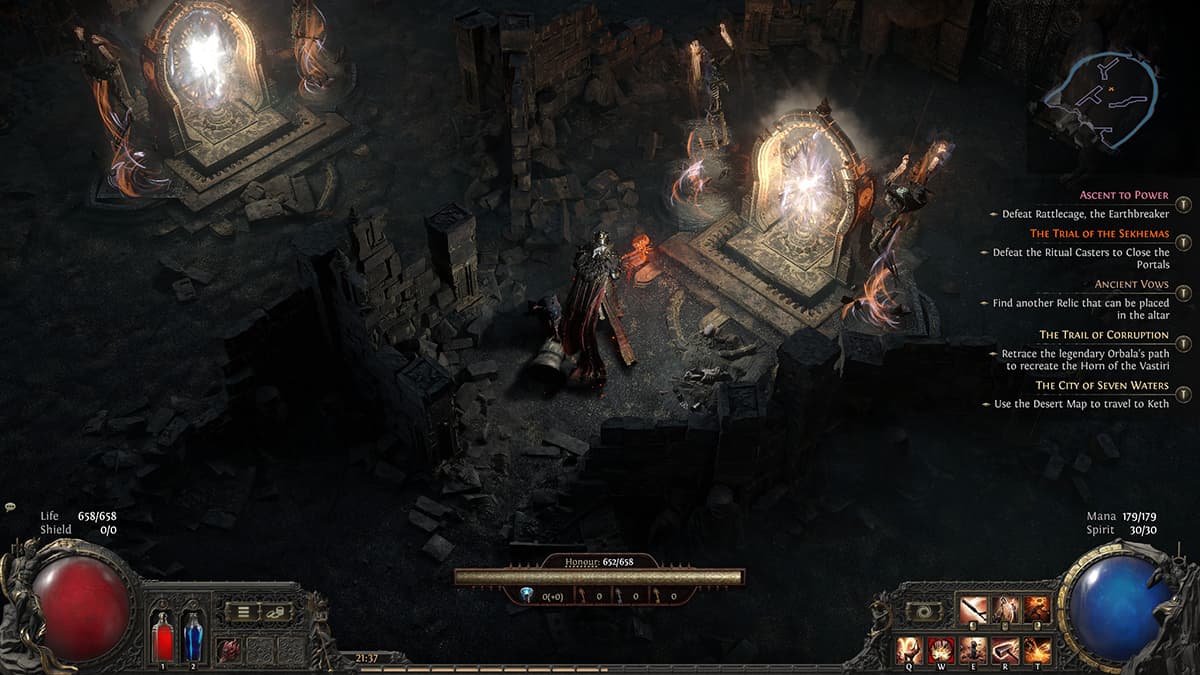Activate the fiery explosion skill on T

[1037, 650]
